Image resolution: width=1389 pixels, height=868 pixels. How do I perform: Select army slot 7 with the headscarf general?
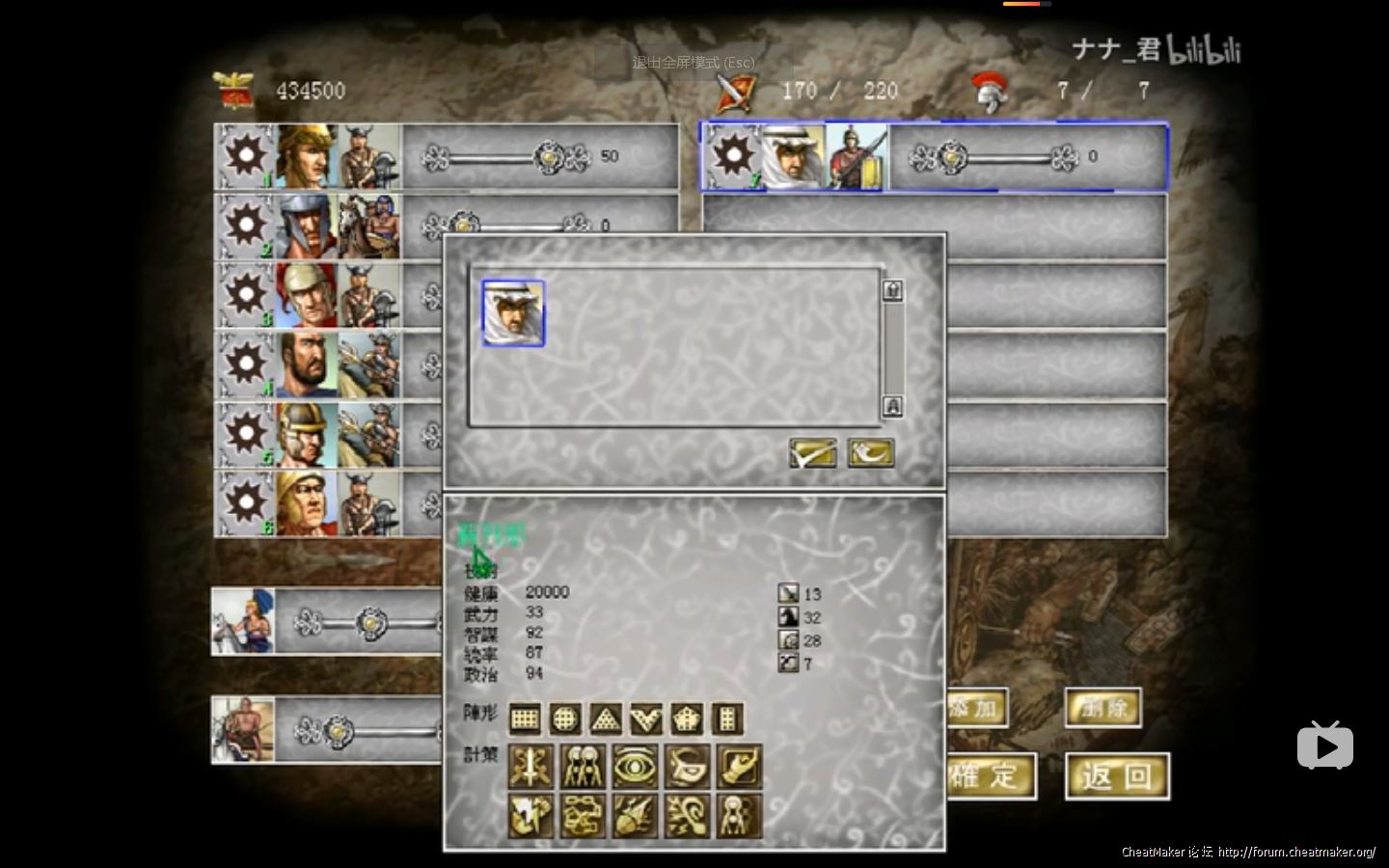tap(793, 156)
